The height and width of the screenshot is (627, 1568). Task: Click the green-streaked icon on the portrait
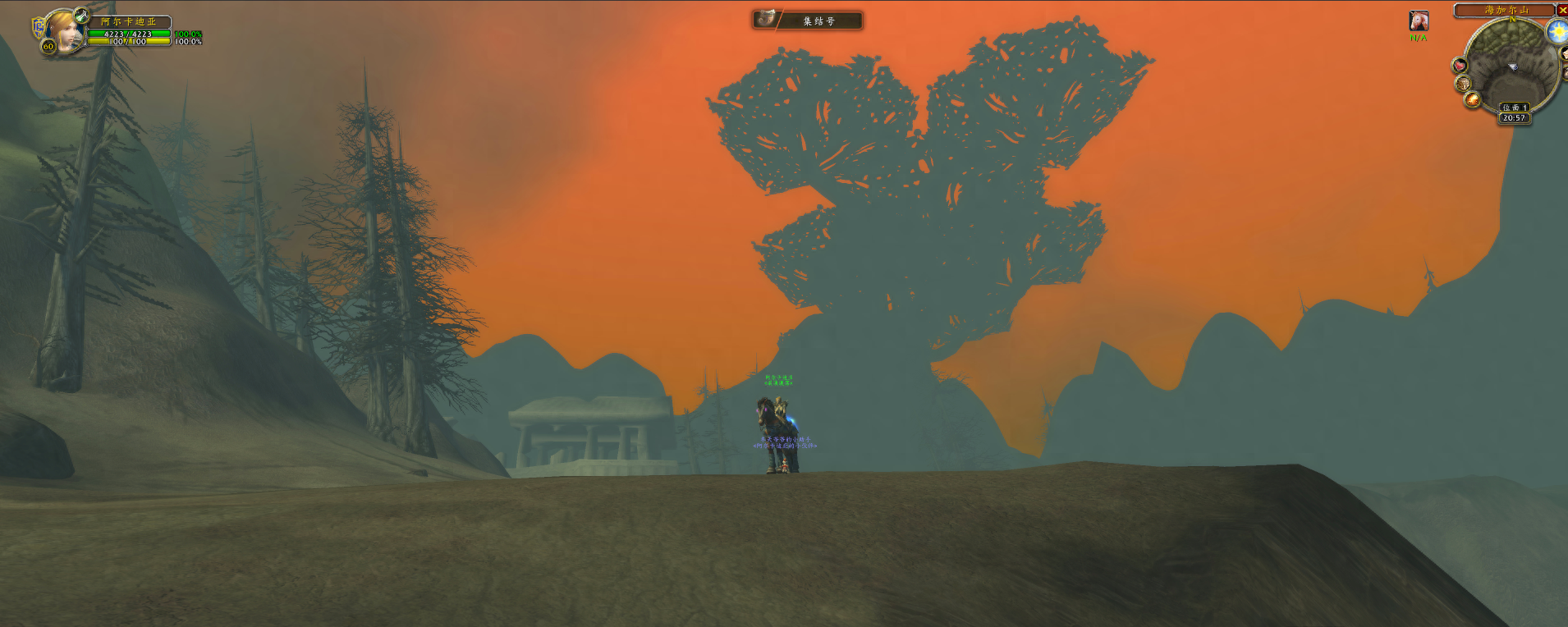(80, 15)
